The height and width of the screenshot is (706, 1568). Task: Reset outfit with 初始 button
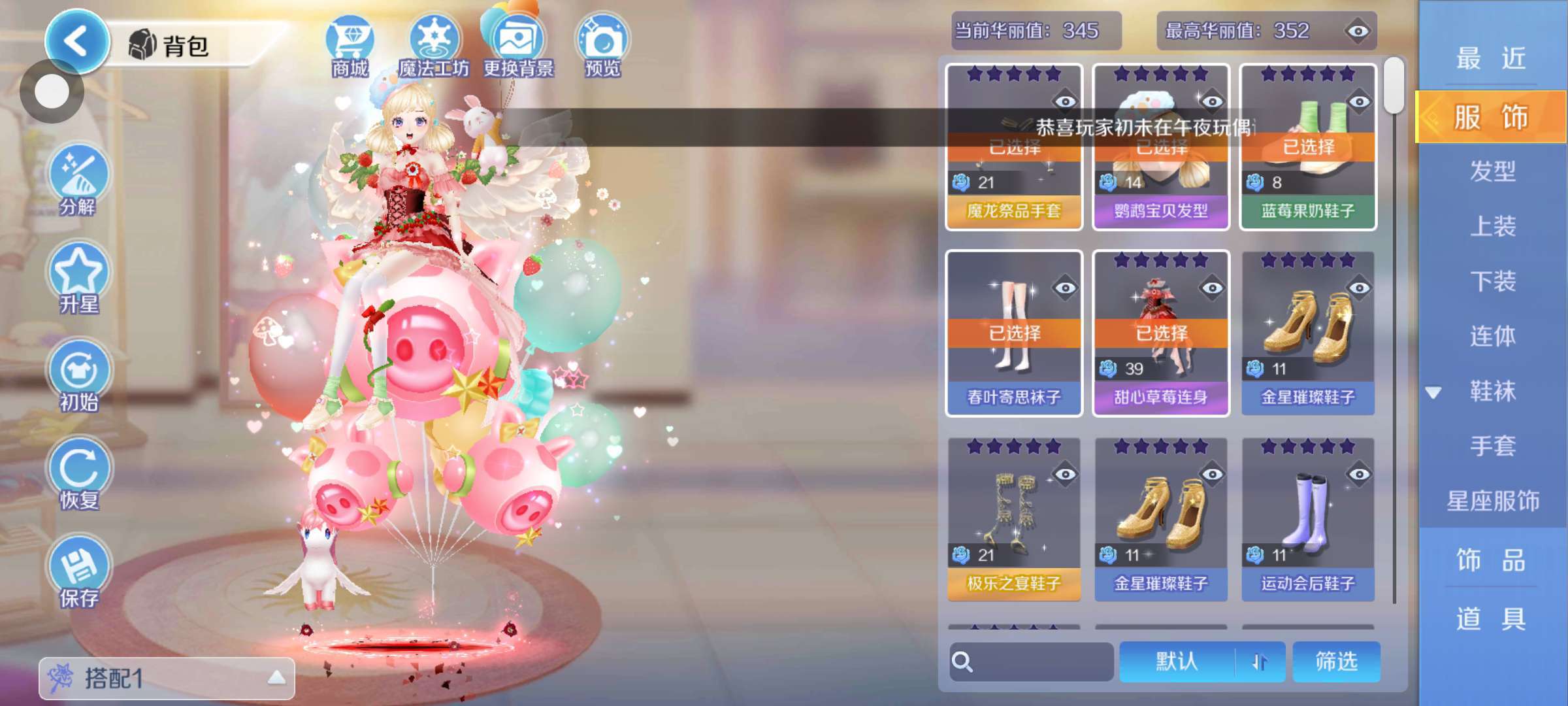(x=78, y=376)
